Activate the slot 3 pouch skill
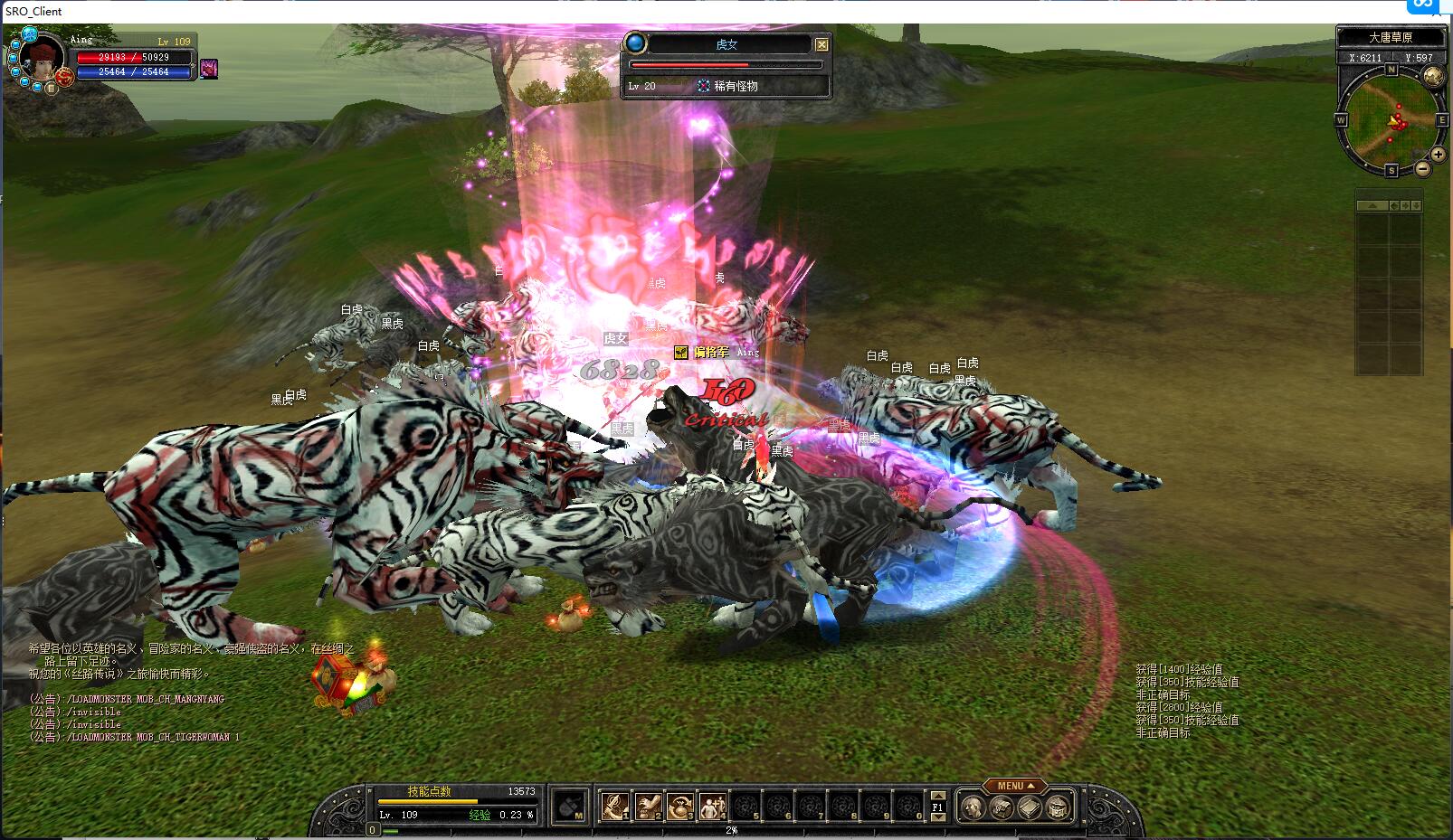This screenshot has height=840, width=1453. (680, 805)
